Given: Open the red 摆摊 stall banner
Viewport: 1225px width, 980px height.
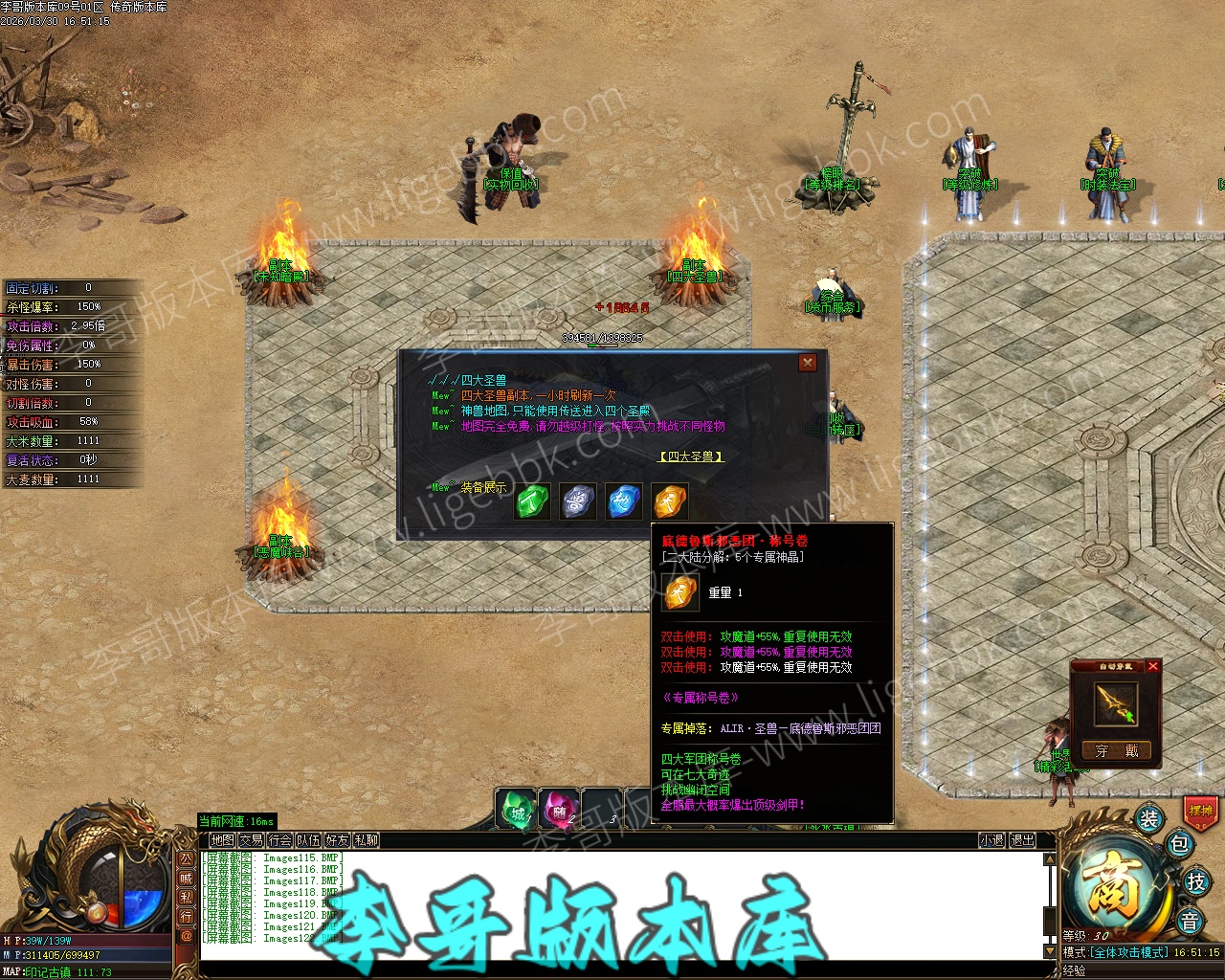Looking at the screenshot, I should [x=1200, y=811].
